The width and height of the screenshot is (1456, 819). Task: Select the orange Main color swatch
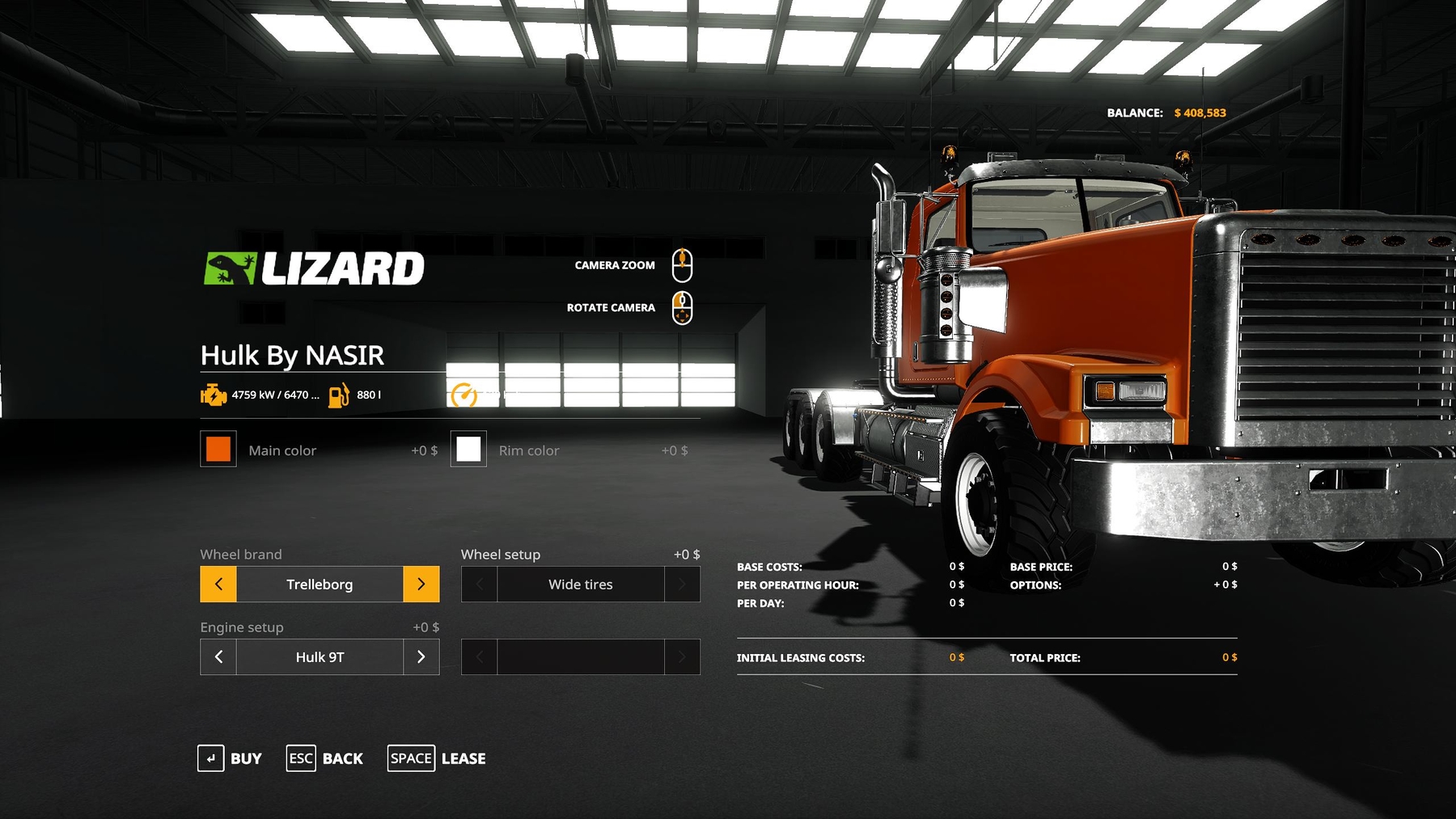pos(218,450)
